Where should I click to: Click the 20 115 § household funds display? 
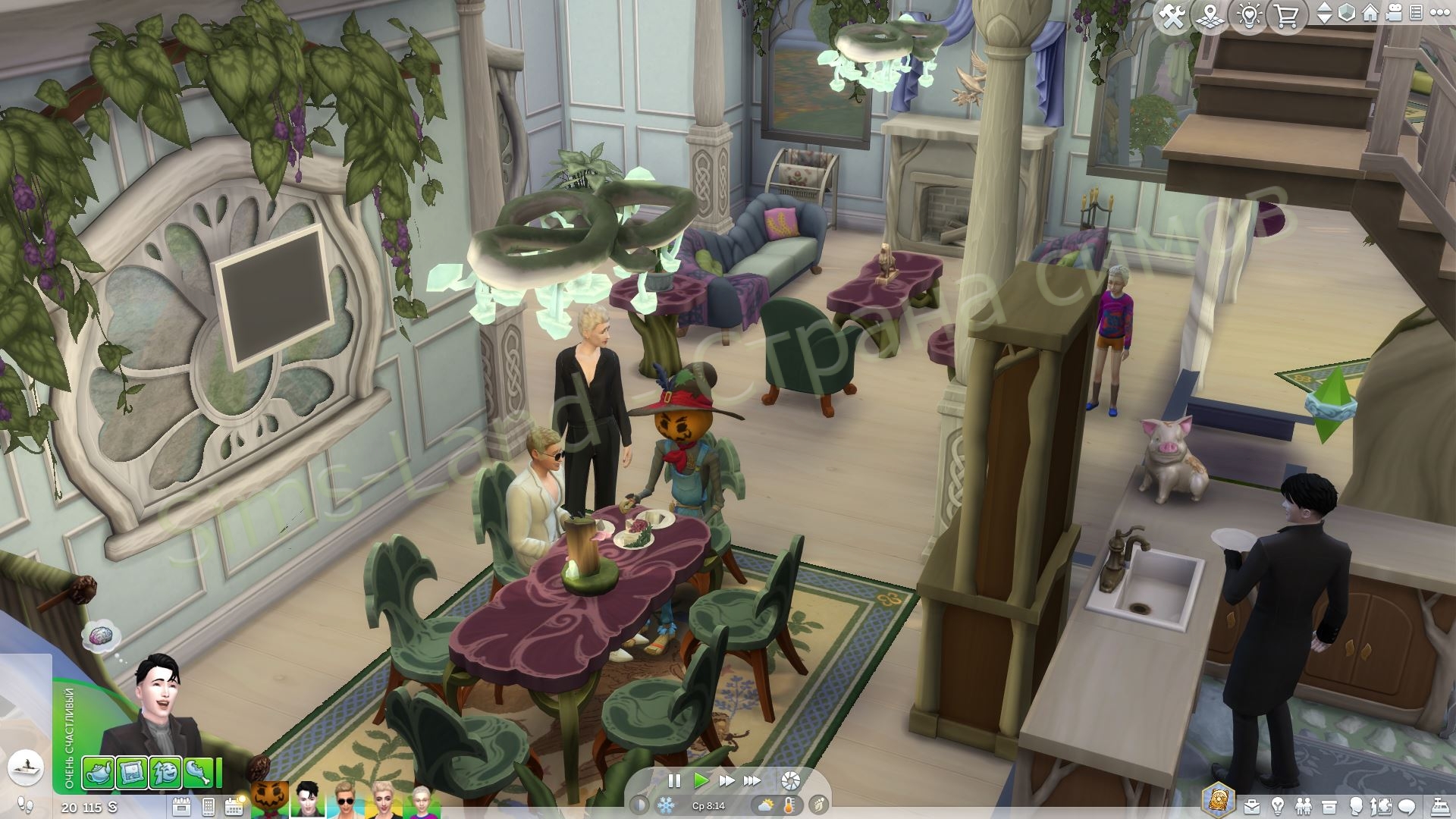[87, 806]
